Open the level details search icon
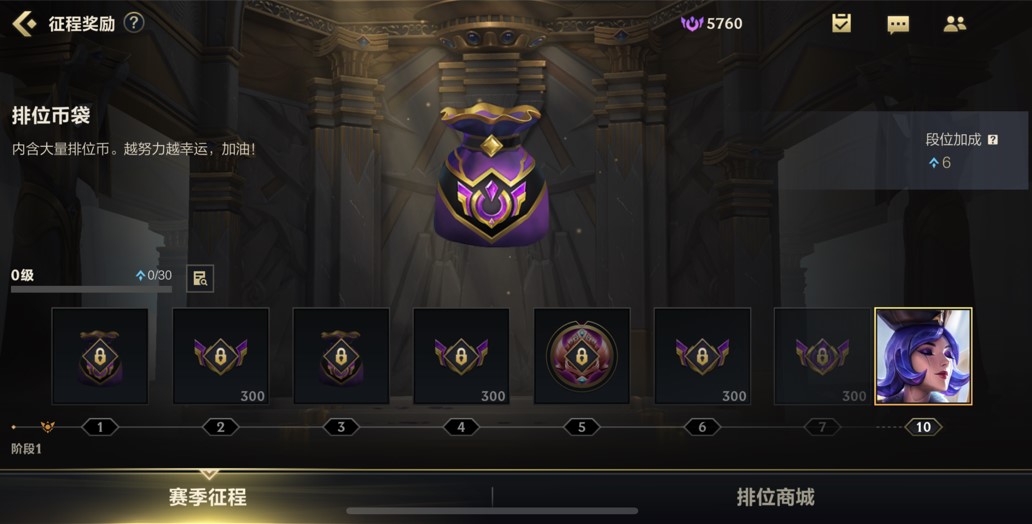This screenshot has width=1032, height=524. (x=200, y=278)
